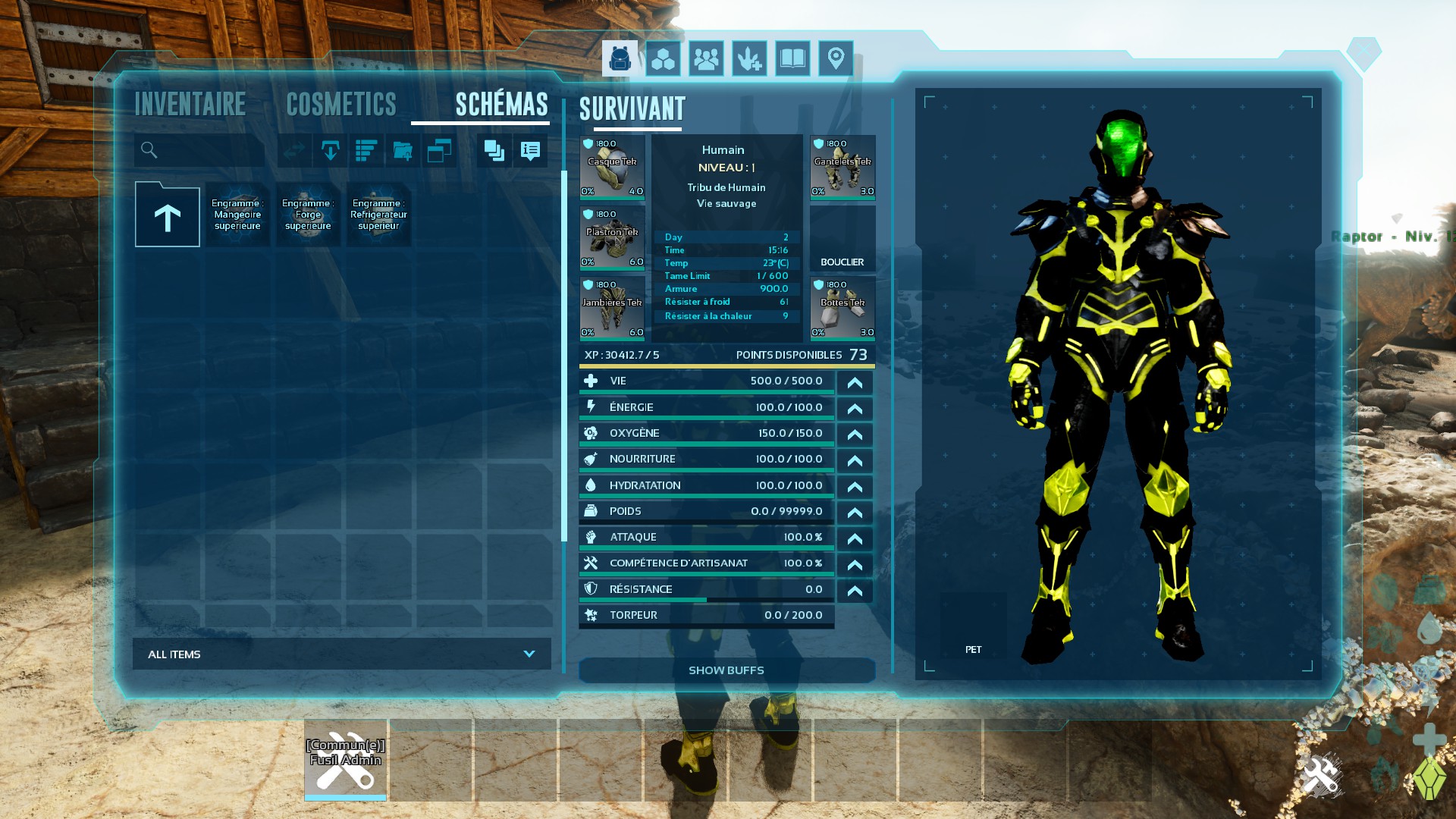Toggle the stack items icon
Viewport: 1456px width, 819px height.
[x=494, y=150]
